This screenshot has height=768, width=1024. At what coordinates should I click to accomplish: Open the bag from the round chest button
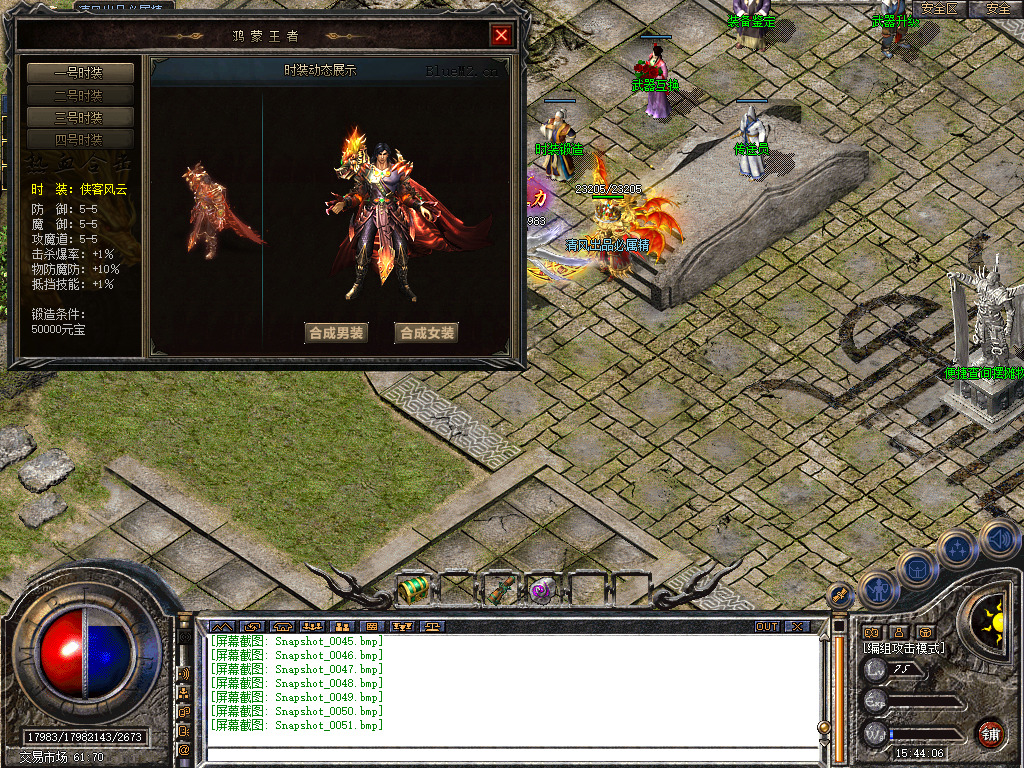[x=918, y=568]
